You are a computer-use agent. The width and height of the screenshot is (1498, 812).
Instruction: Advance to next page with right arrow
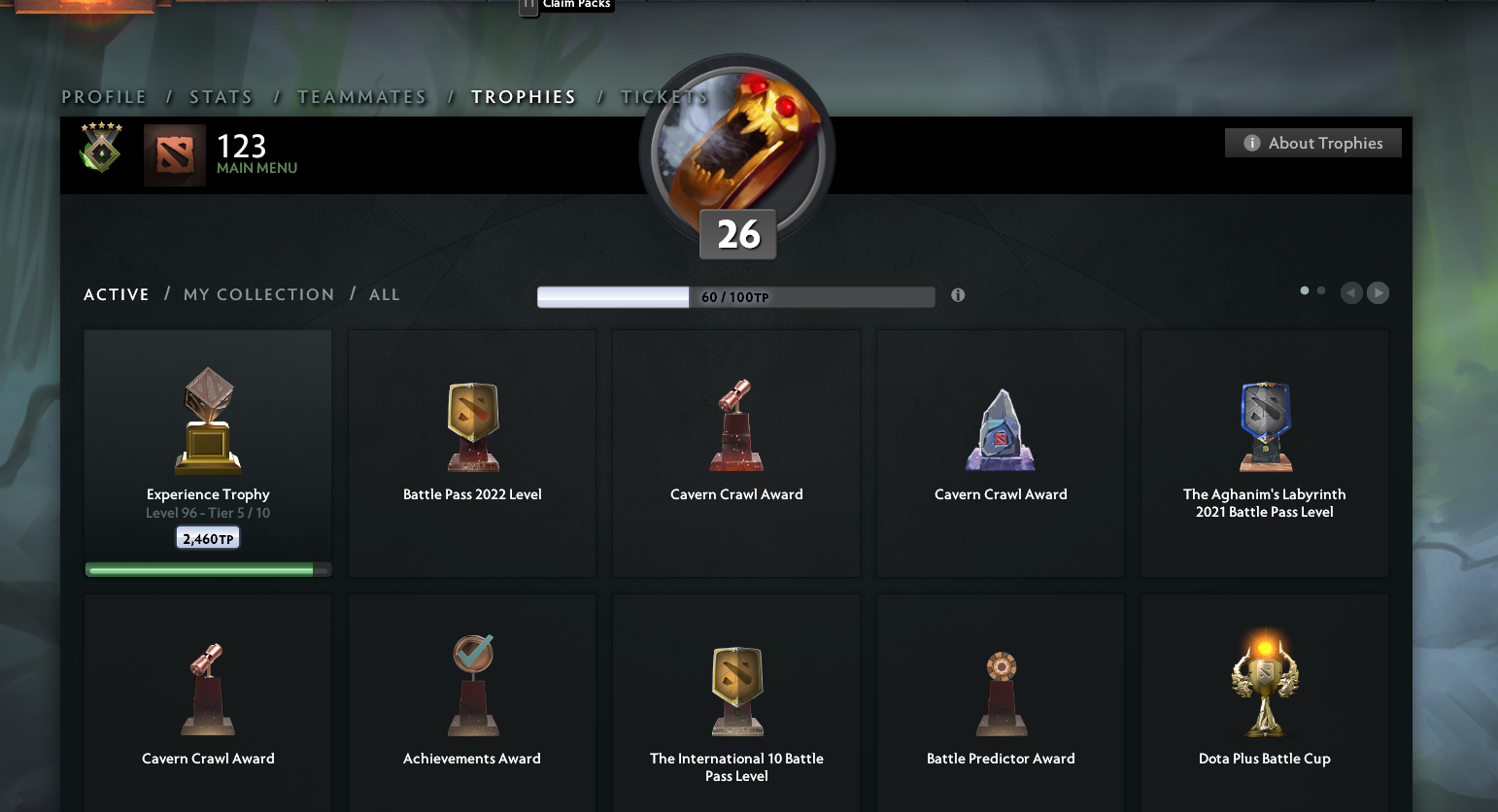[x=1378, y=292]
